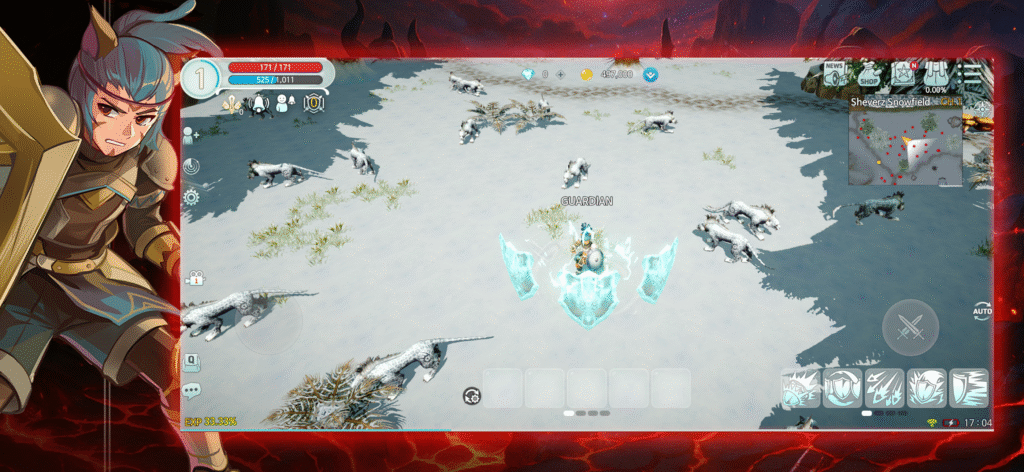
Task: Open the star book with notification
Action: (x=903, y=74)
